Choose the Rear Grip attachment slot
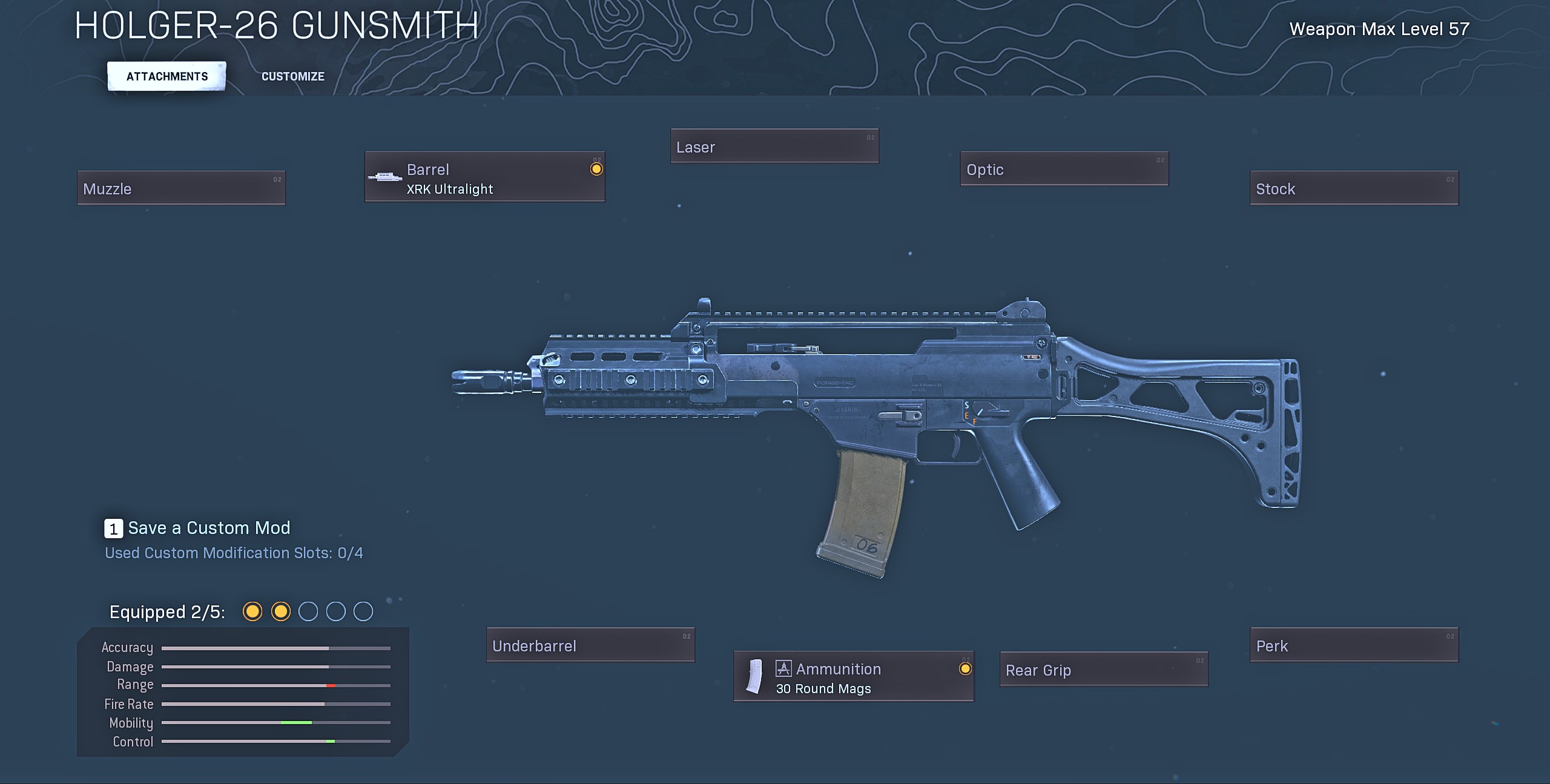This screenshot has height=784, width=1550. coord(1104,670)
